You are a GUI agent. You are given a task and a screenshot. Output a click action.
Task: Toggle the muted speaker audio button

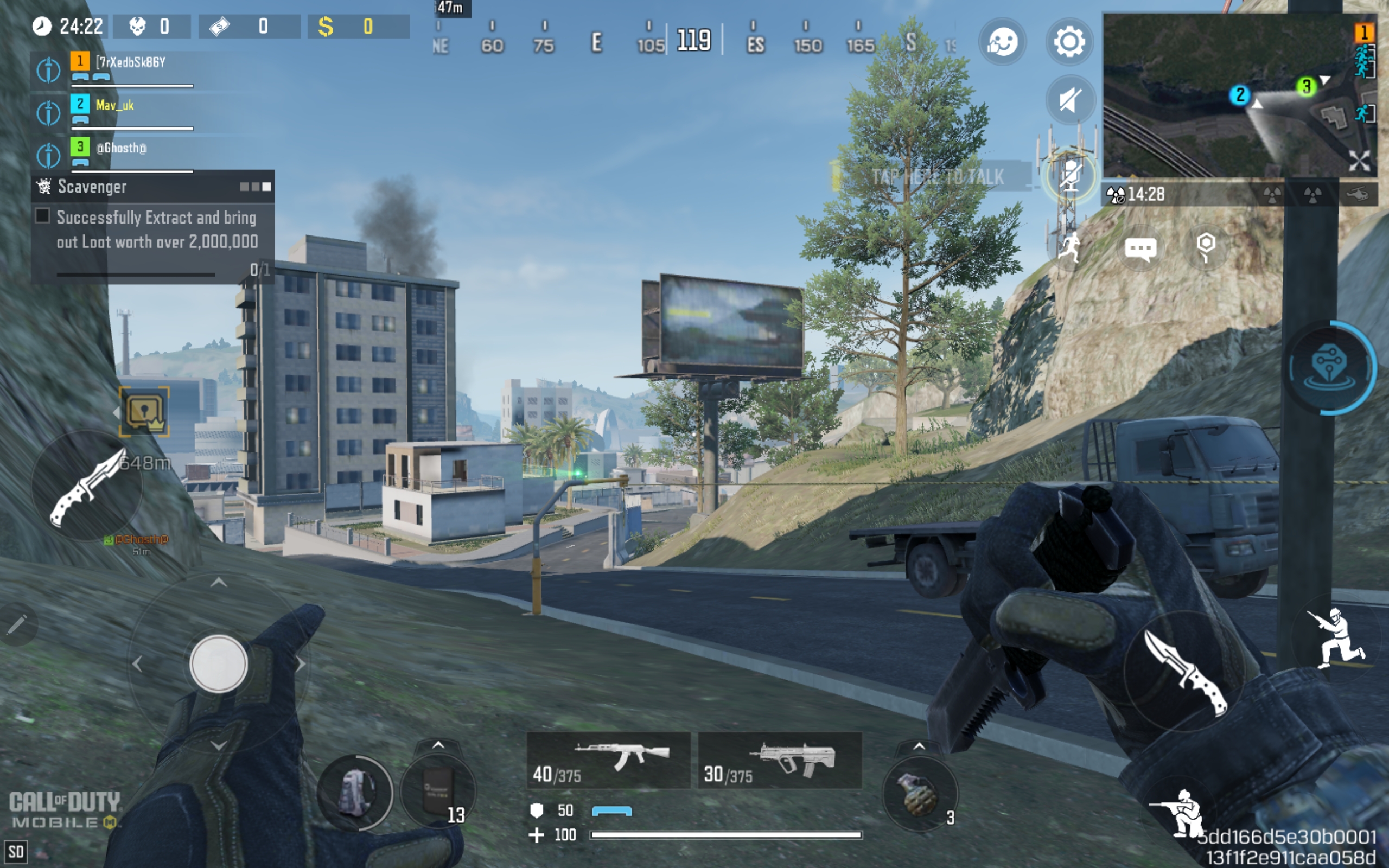(x=1069, y=100)
